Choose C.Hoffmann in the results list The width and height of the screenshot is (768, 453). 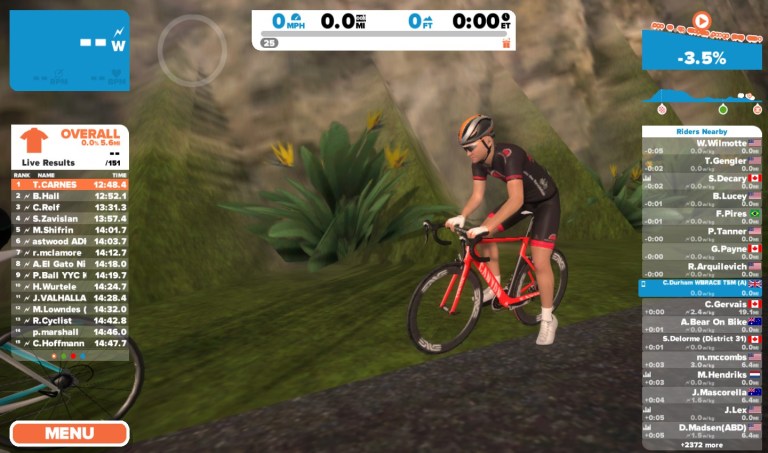click(x=70, y=343)
